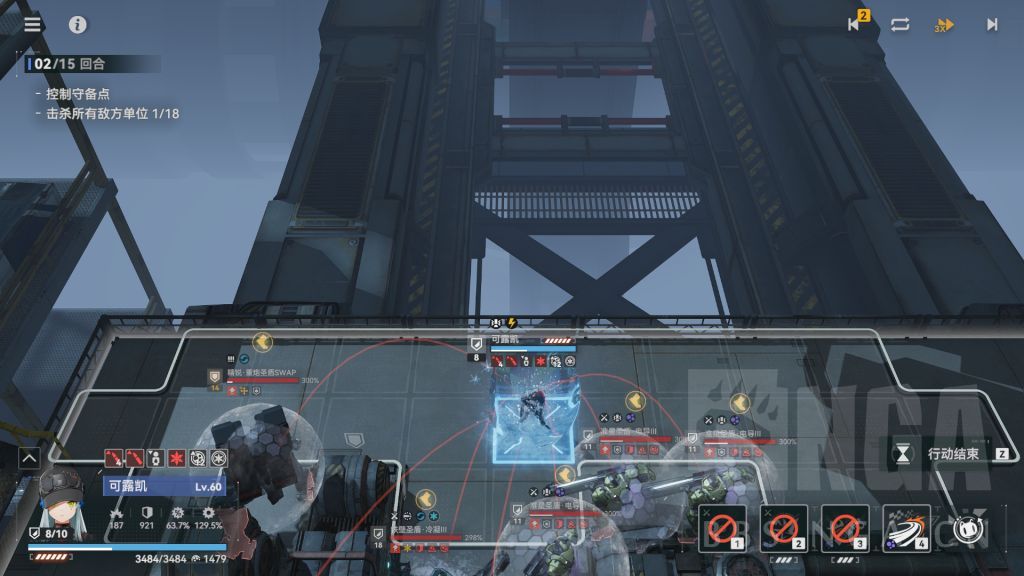The image size is (1024, 576).
Task: Open the hamburger menu
Action: pos(33,25)
